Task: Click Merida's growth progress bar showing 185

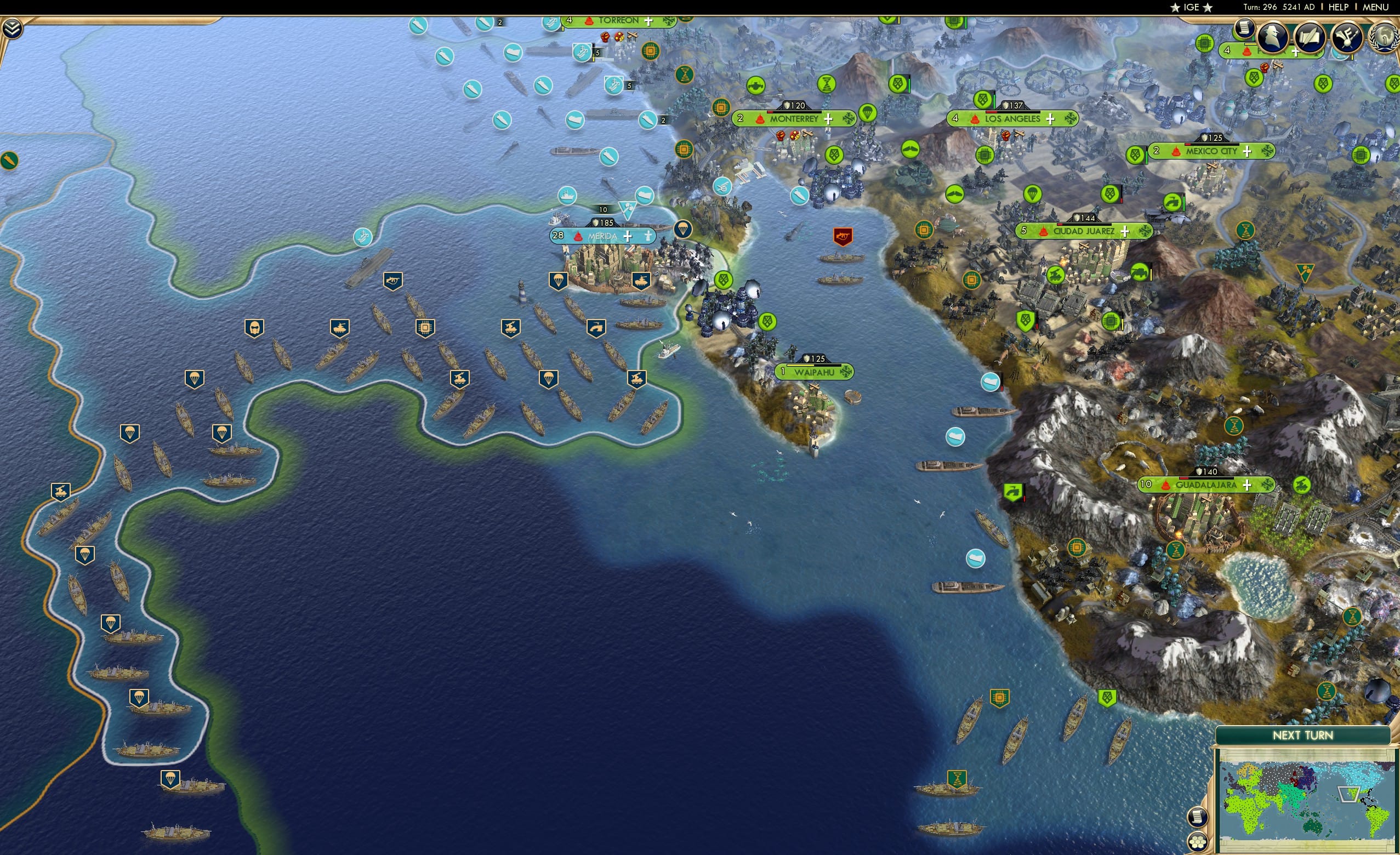Action: (x=604, y=223)
